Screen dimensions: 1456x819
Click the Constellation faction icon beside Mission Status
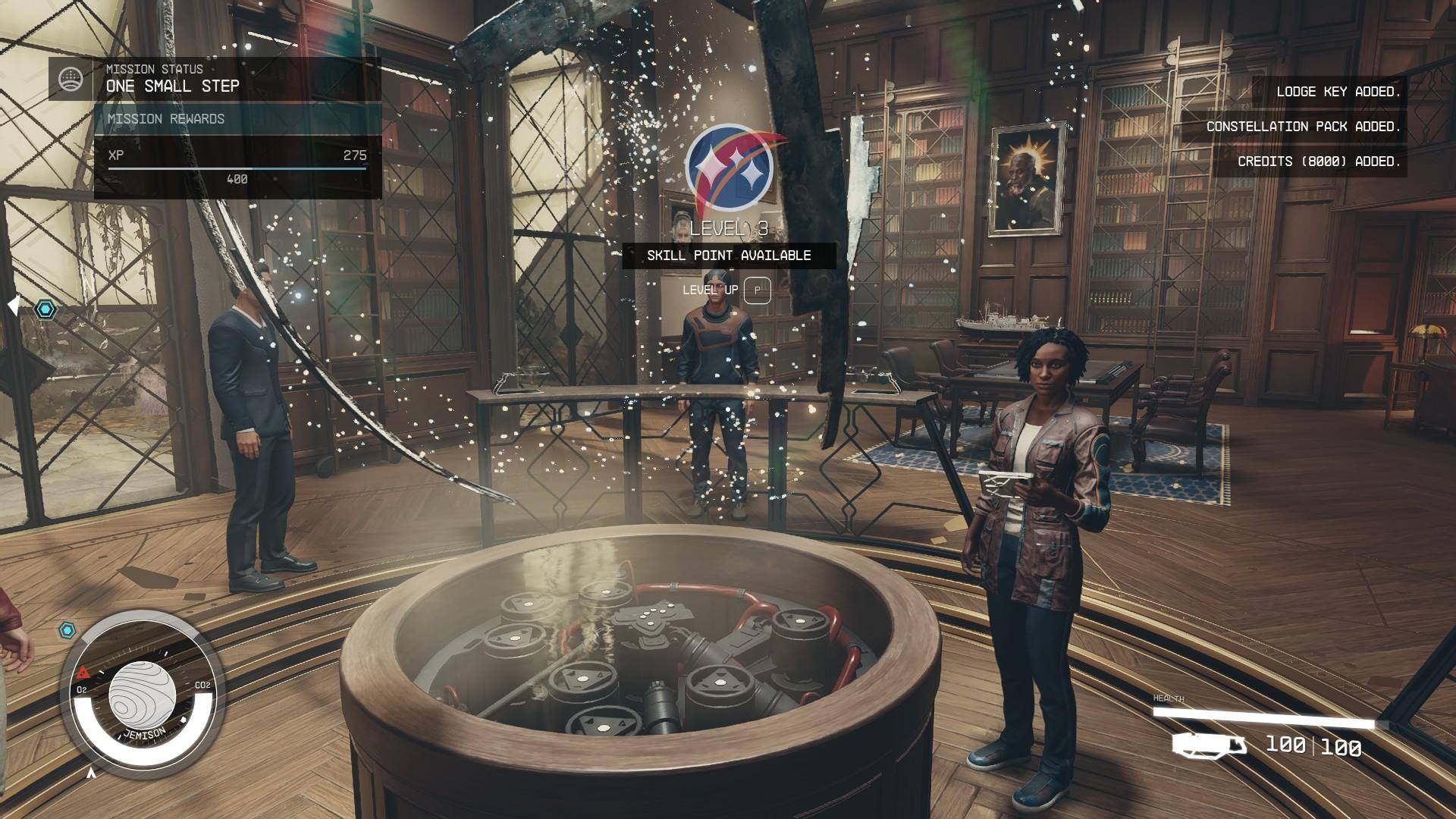(71, 78)
